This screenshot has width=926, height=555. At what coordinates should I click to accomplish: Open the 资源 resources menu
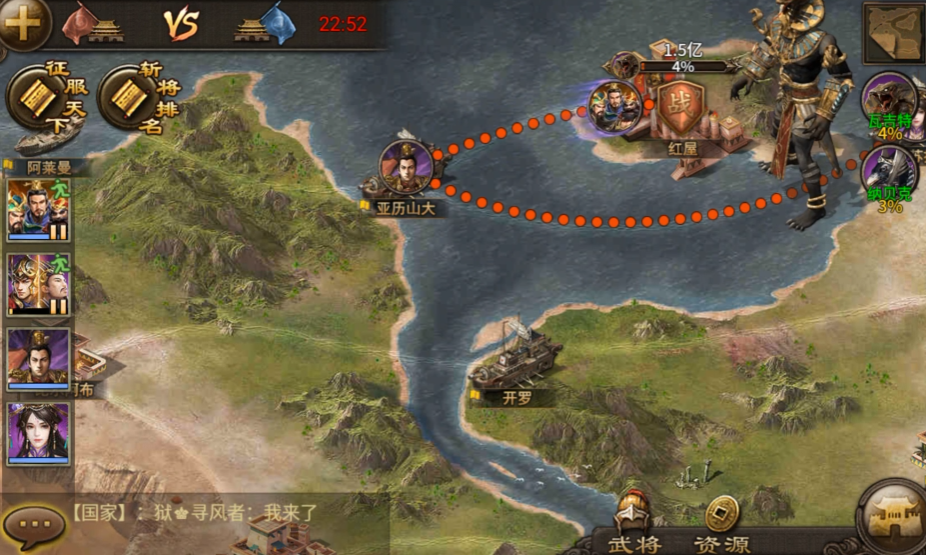(722, 527)
